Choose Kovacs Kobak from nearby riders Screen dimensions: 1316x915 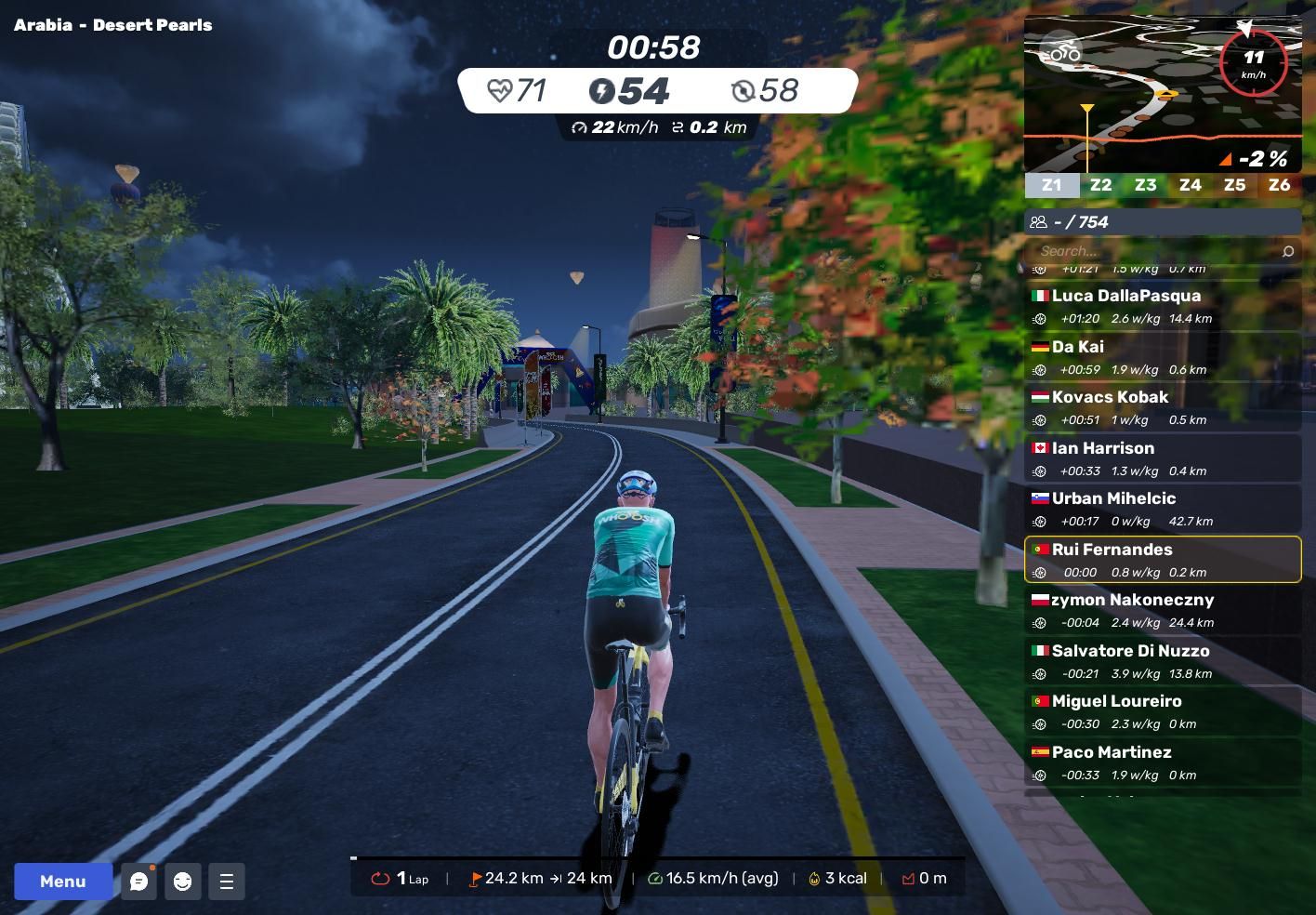[x=1162, y=407]
